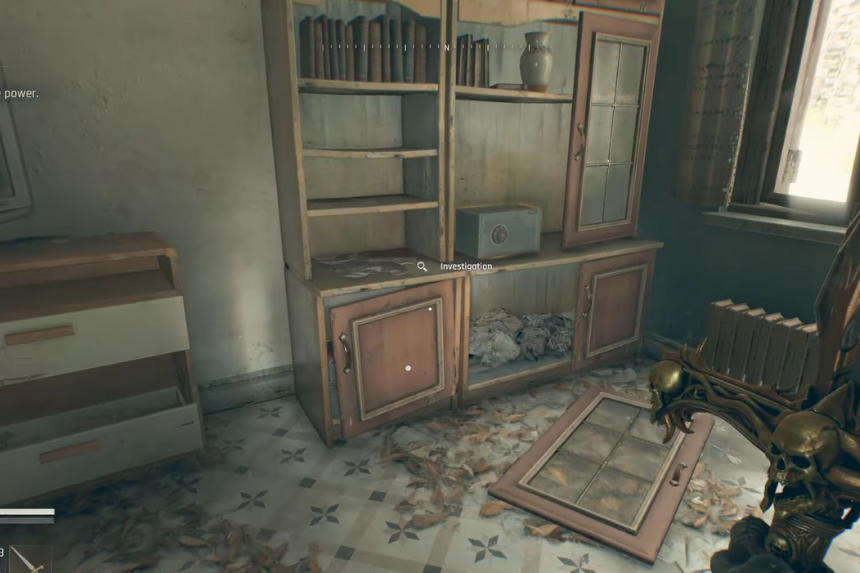The width and height of the screenshot is (860, 573).
Task: Click the compass bar's N marker
Action: pos(447,47)
